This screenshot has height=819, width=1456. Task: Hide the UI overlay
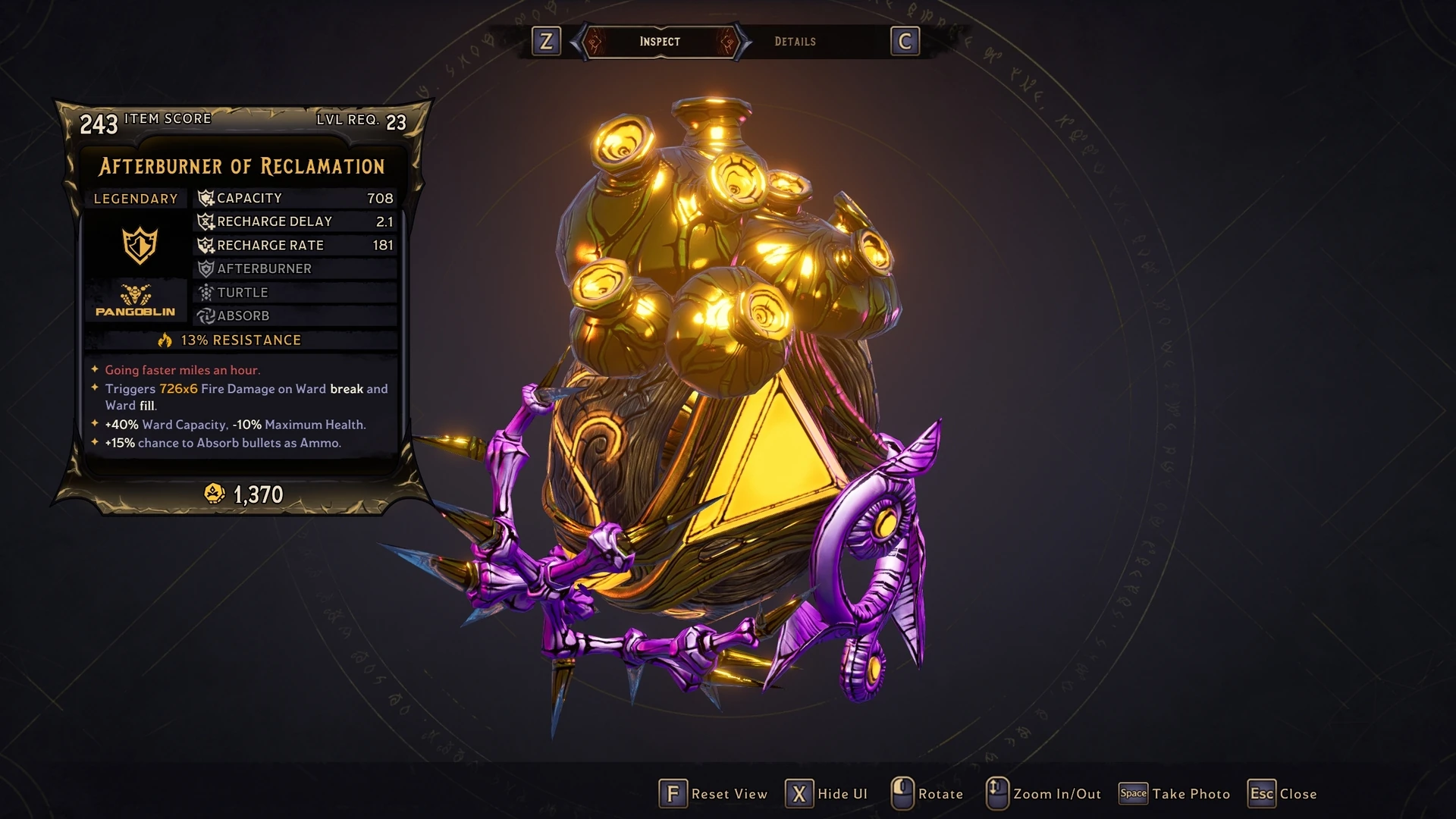827,794
